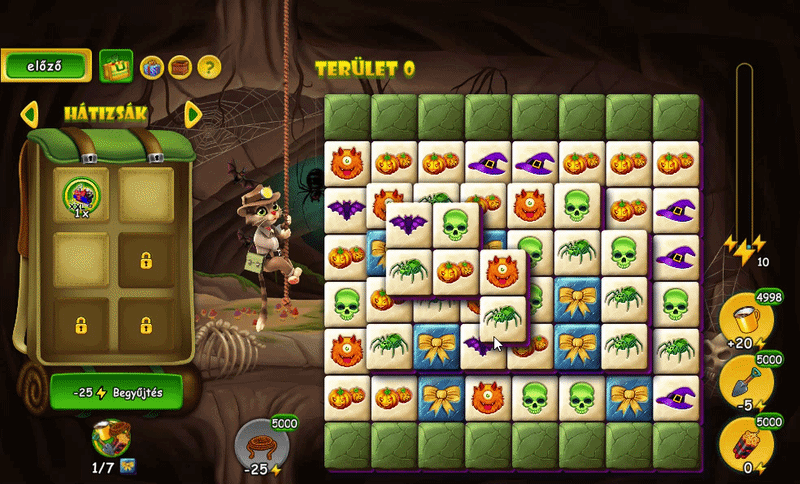Select the orange one-eyed monster tile in top row
Image resolution: width=800 pixels, height=484 pixels.
click(x=347, y=162)
